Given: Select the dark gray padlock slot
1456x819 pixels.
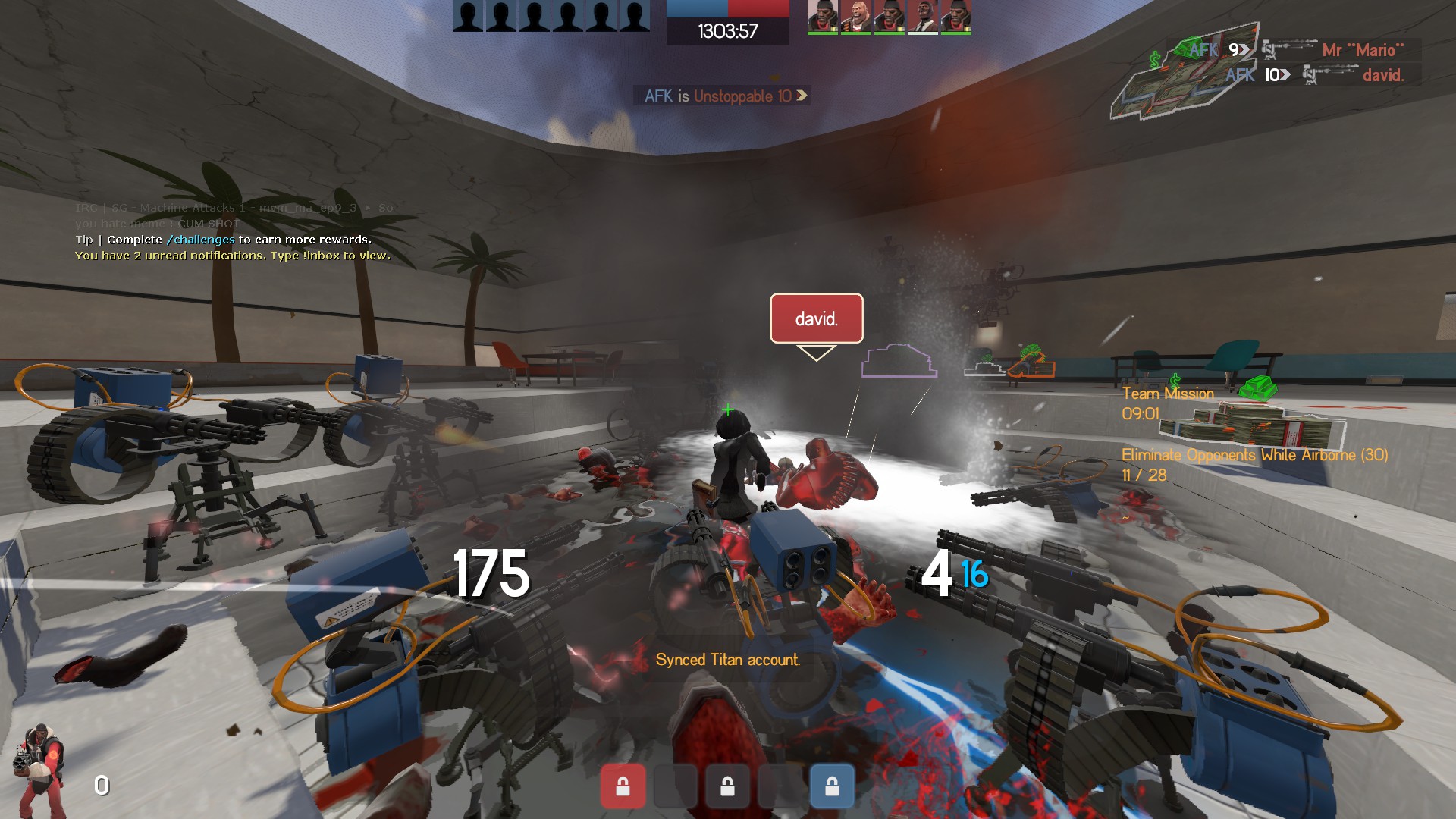Looking at the screenshot, I should [x=727, y=786].
